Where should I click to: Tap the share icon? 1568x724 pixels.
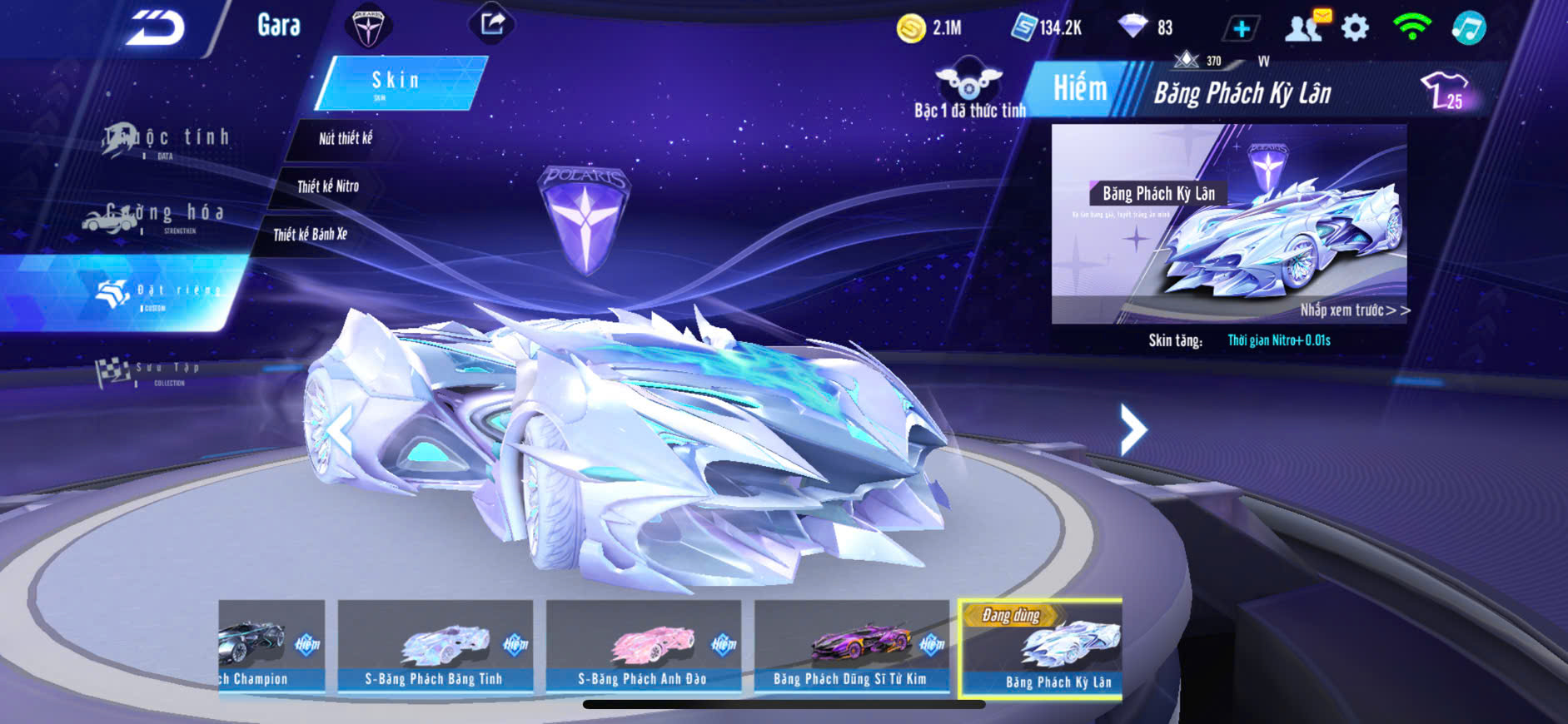(x=492, y=24)
